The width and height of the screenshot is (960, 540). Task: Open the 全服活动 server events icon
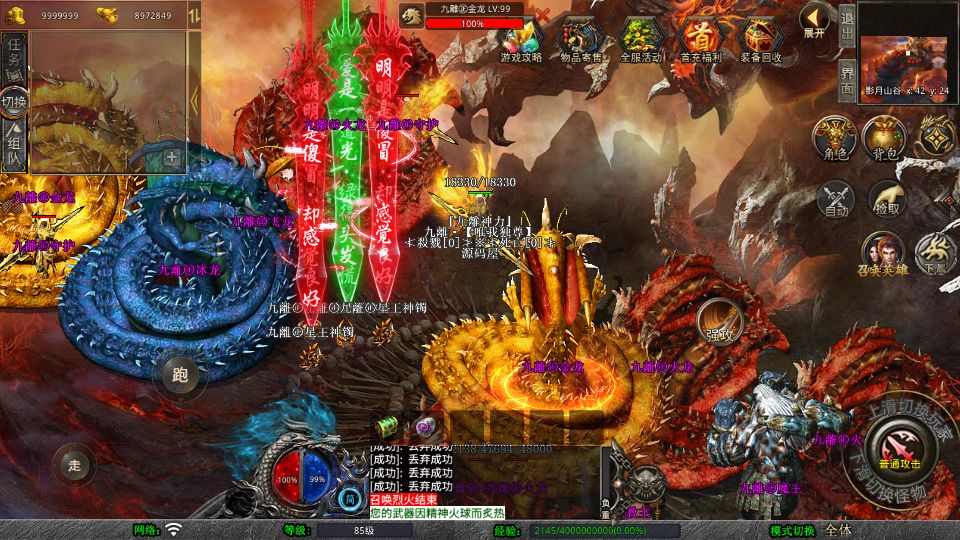point(642,40)
